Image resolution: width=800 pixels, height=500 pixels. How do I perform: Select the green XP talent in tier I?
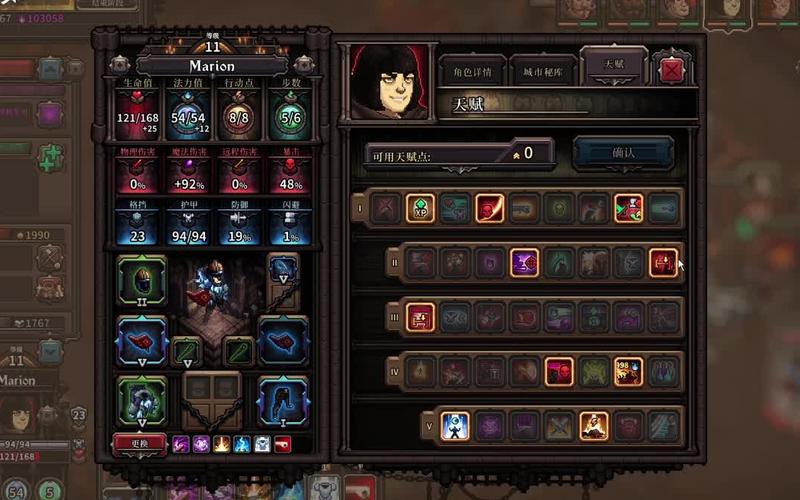coord(420,208)
